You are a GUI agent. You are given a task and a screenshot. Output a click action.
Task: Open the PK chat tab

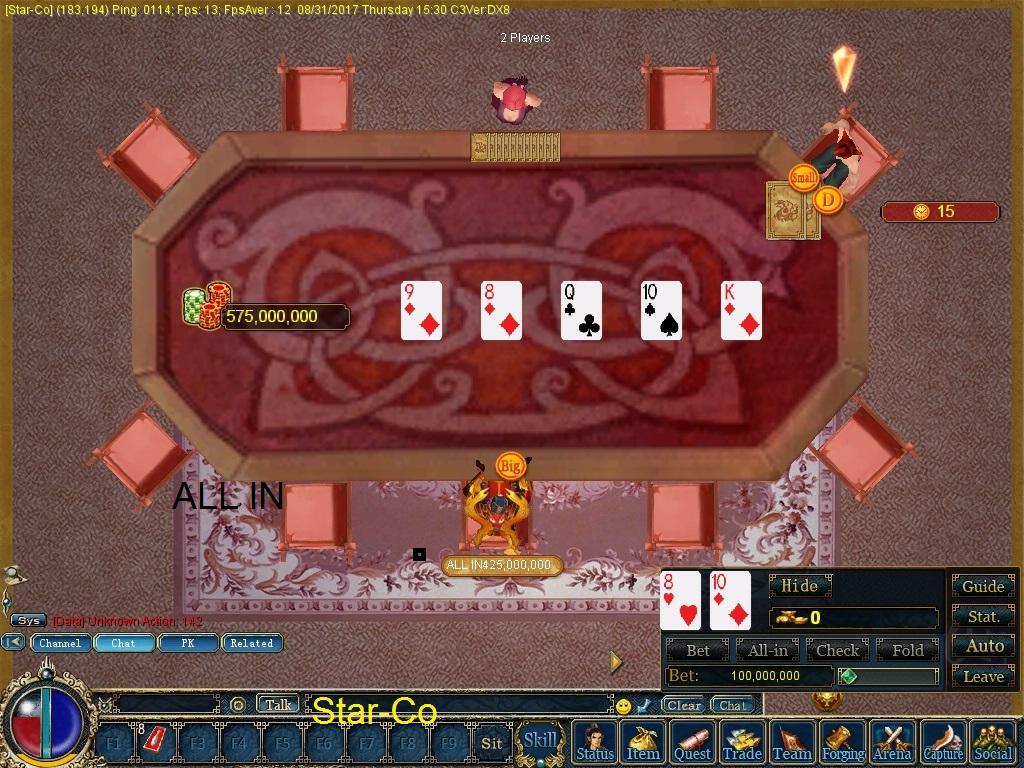pos(187,643)
